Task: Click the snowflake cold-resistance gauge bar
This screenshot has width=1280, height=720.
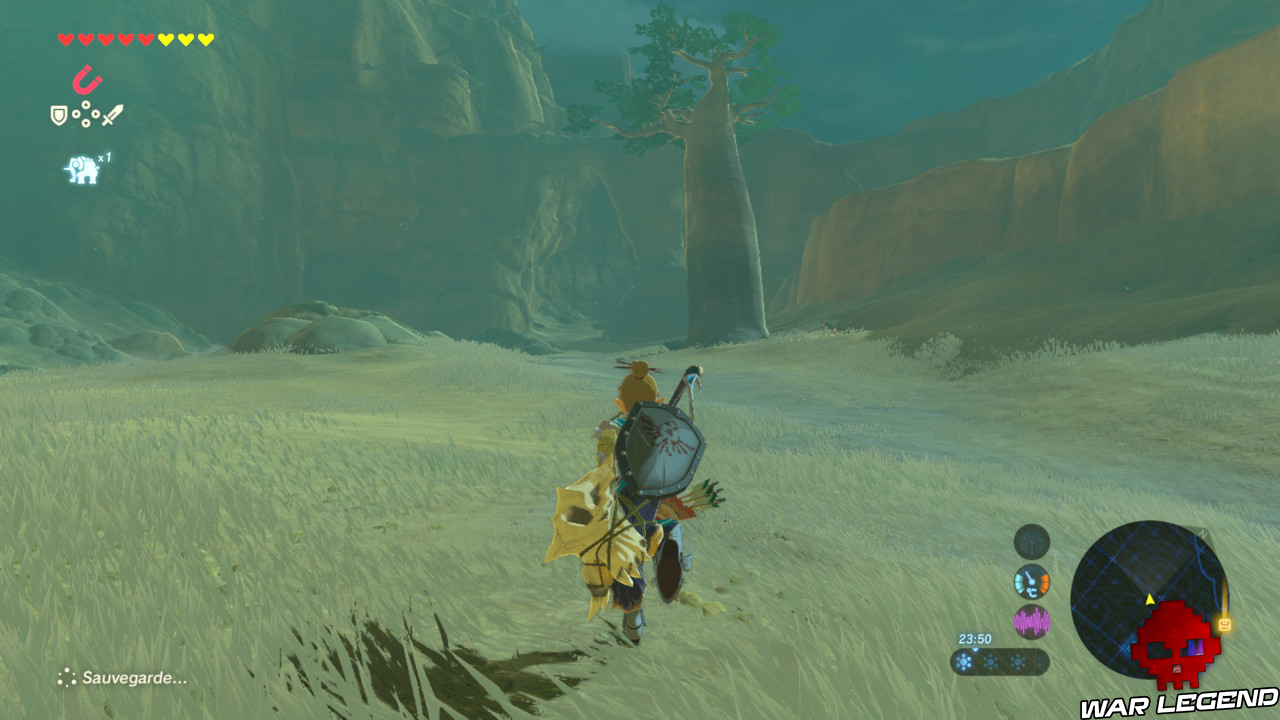Action: pyautogui.click(x=998, y=660)
